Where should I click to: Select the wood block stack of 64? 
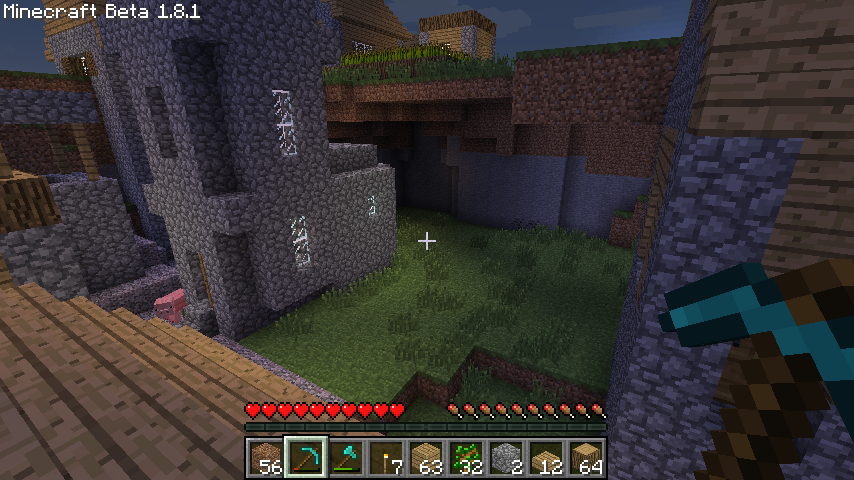point(586,458)
